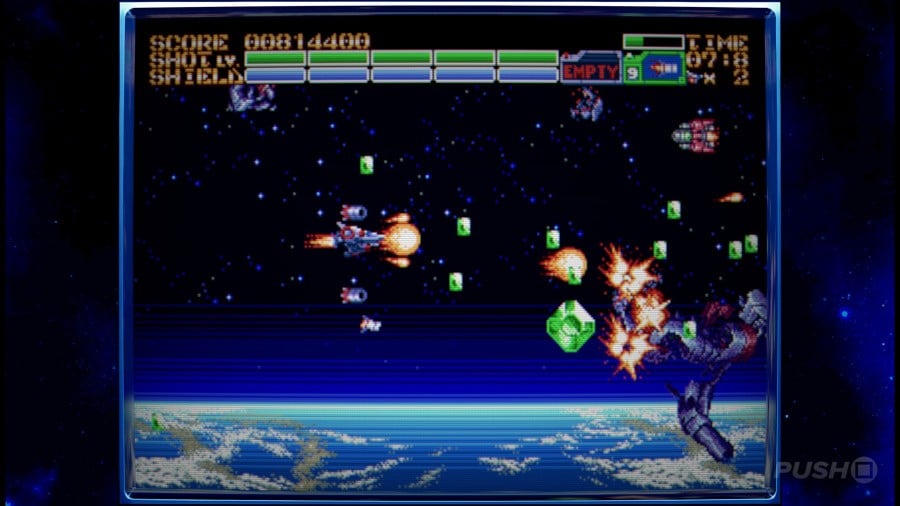
Task: Select the EMPTY weapon slot
Action: tap(591, 71)
